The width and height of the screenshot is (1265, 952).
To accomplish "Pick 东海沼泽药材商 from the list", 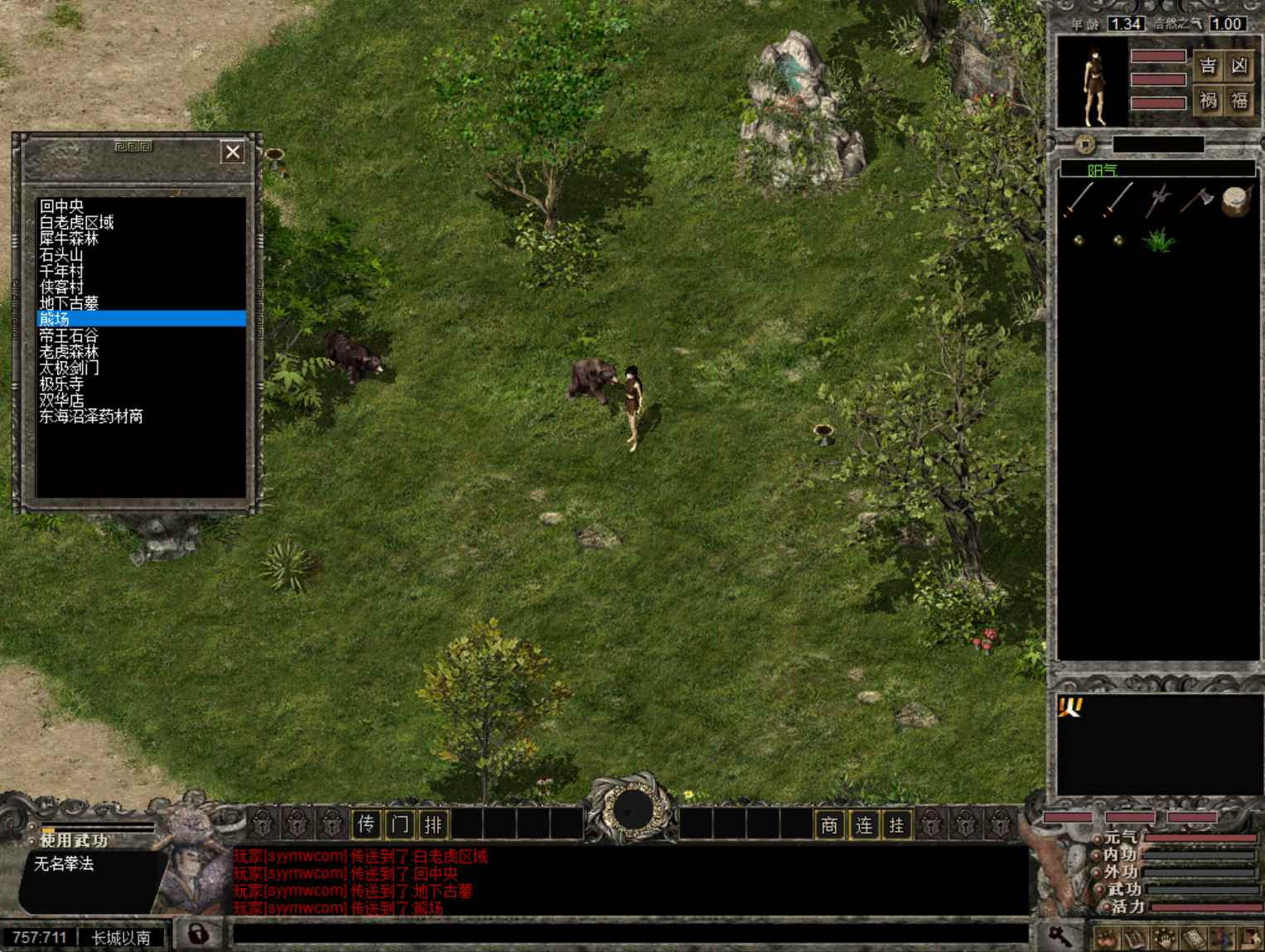I will click(91, 416).
